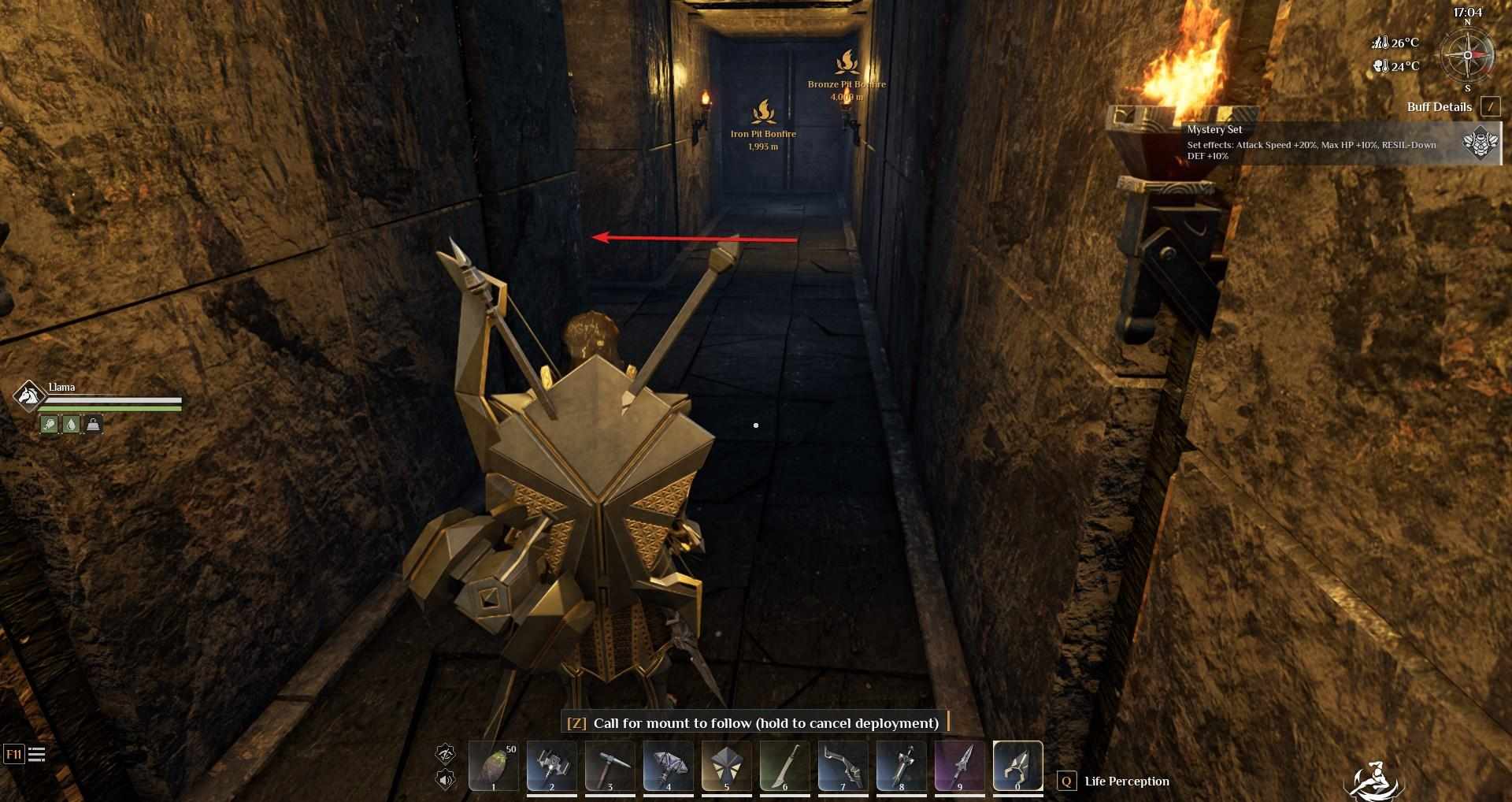Click the compass in the corner
The width and height of the screenshot is (1512, 802).
tap(1467, 55)
